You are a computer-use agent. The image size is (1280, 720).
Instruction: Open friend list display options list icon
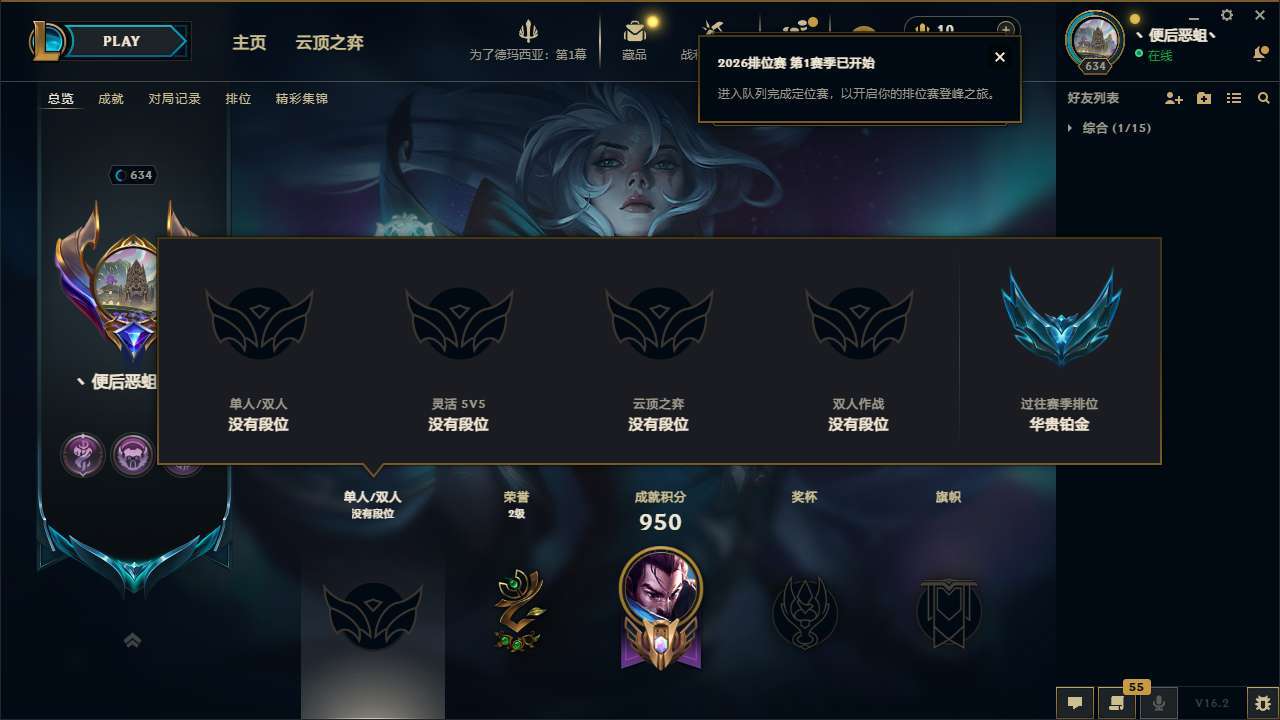tap(1234, 98)
